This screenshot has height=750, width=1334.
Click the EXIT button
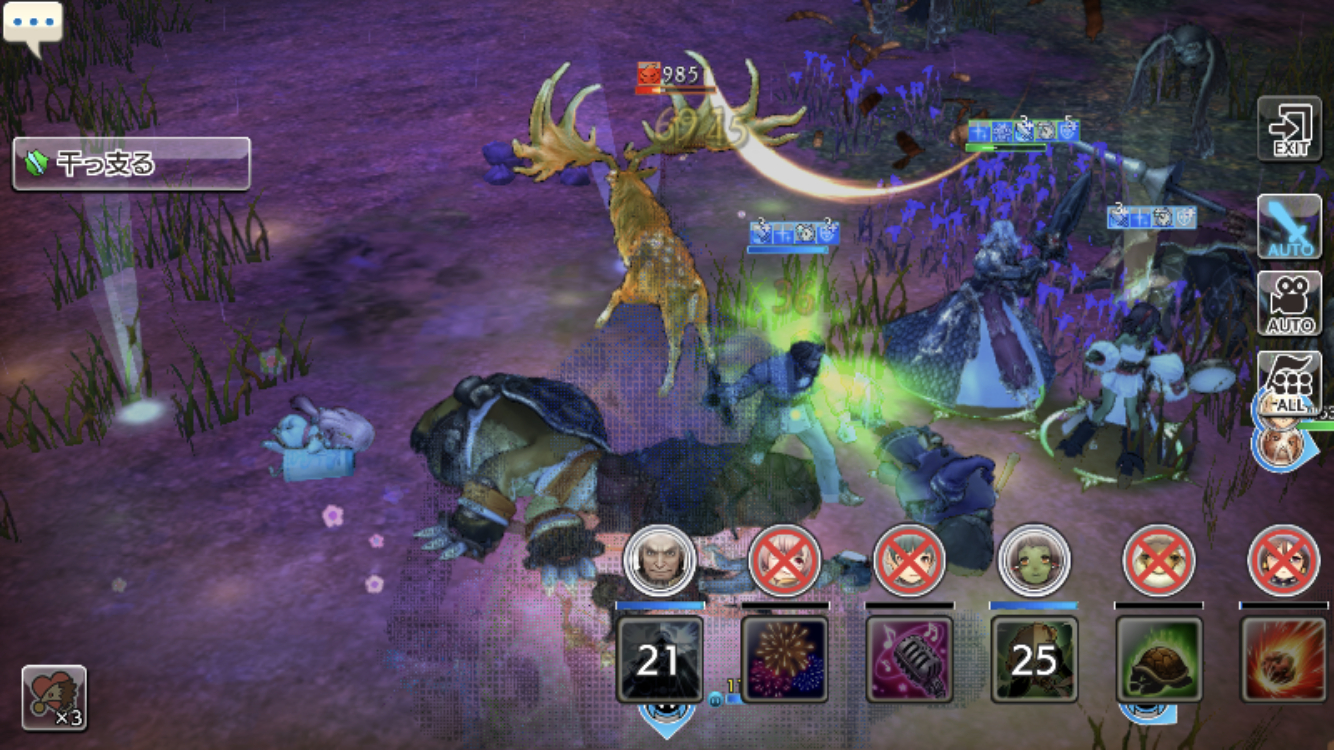pos(1289,129)
